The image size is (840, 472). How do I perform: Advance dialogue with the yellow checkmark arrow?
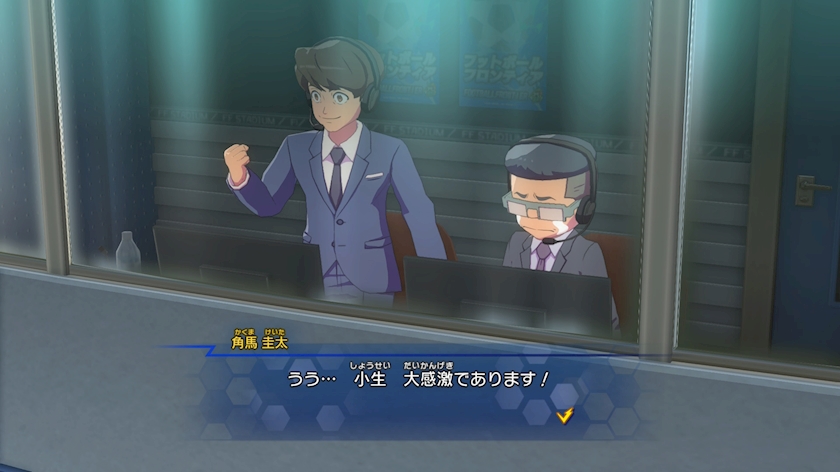pos(566,414)
